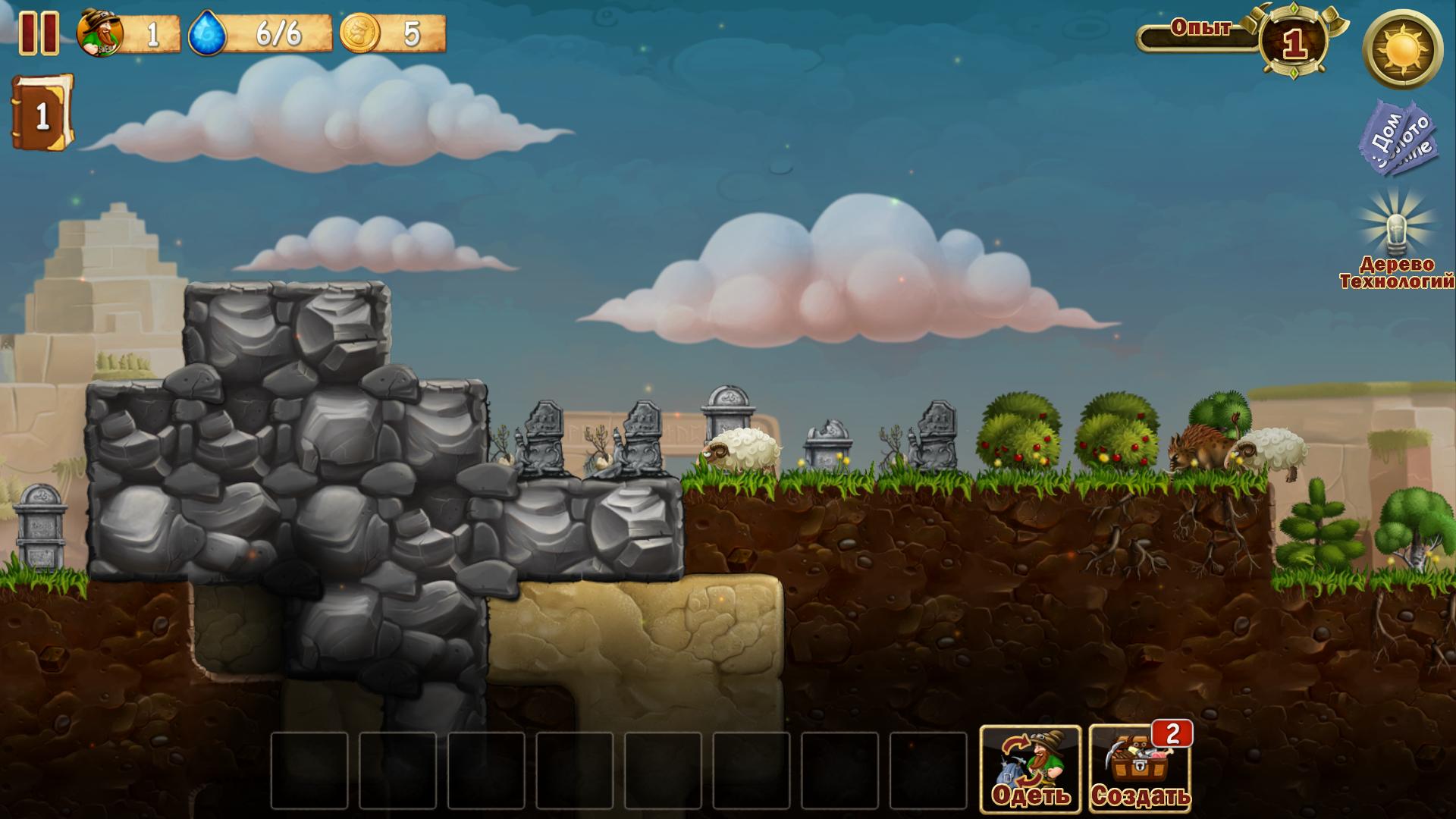Tap the blue mana droplet icon
This screenshot has width=1456, height=819.
[207, 33]
